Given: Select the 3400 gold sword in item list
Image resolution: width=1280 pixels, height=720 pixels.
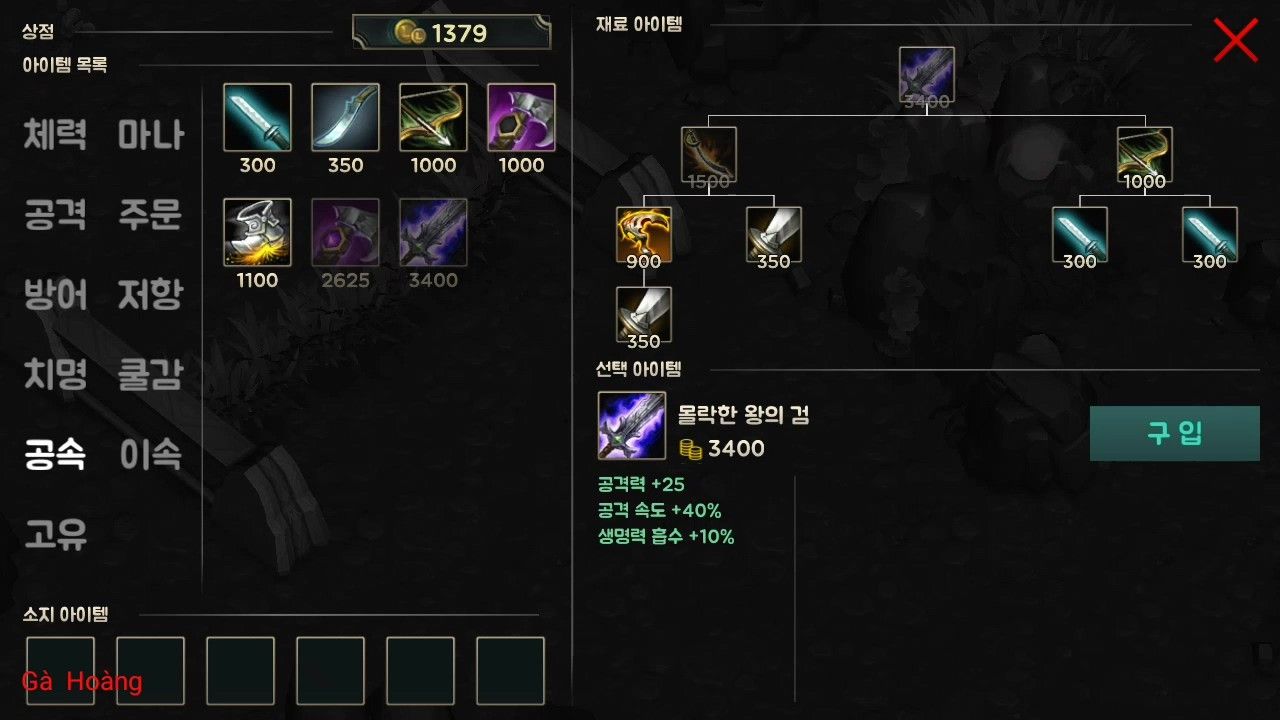Looking at the screenshot, I should pyautogui.click(x=433, y=233).
